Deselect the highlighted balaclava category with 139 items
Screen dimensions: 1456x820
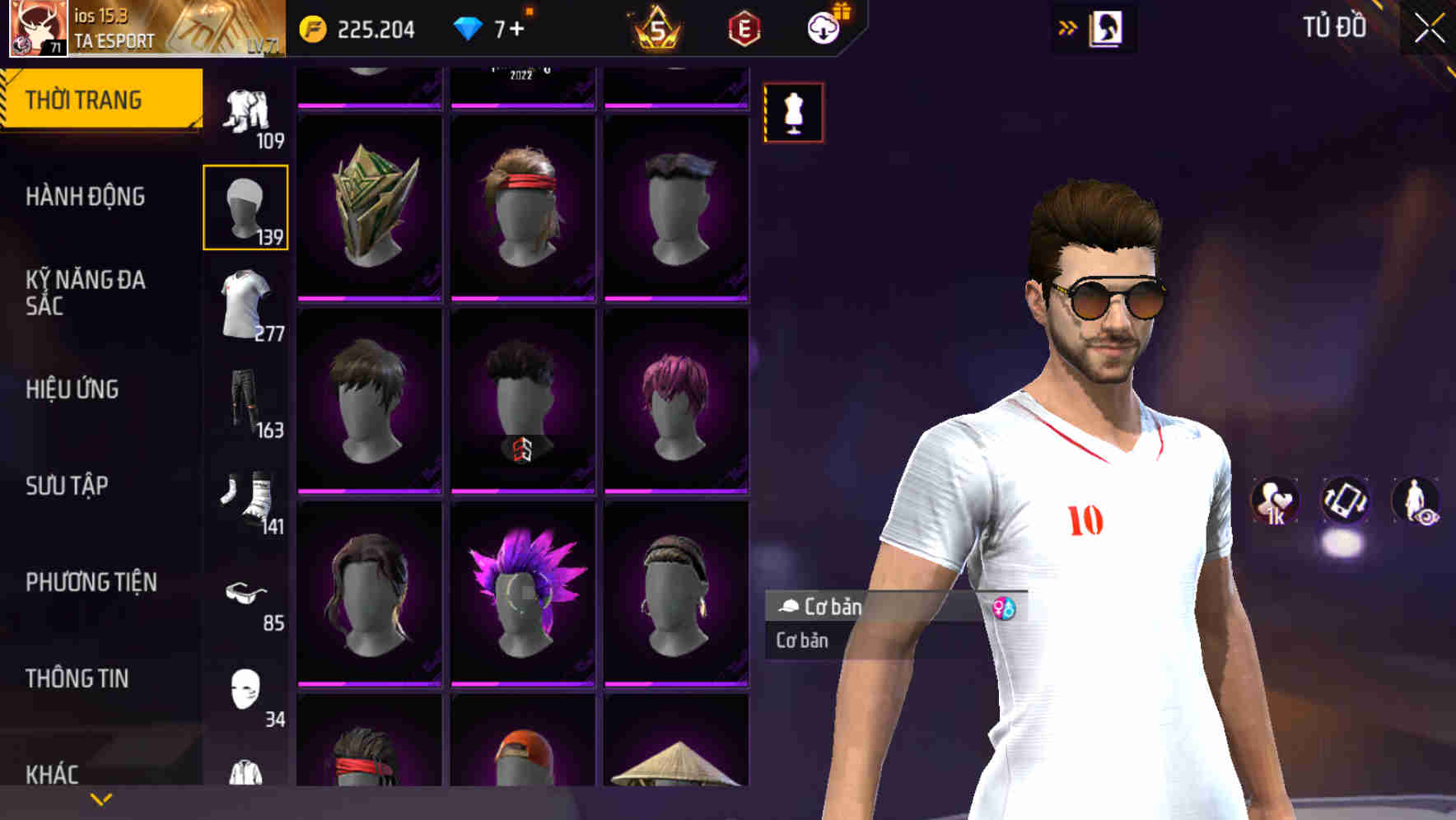tap(246, 204)
